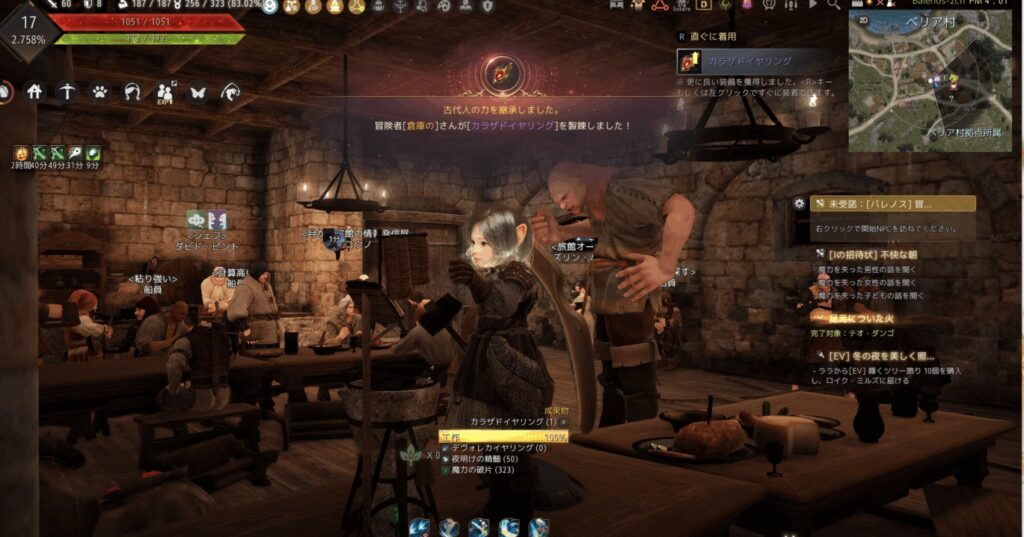Viewport: 1024px width, 537px height.
Task: Open the quest tracker gear settings
Action: click(x=799, y=203)
